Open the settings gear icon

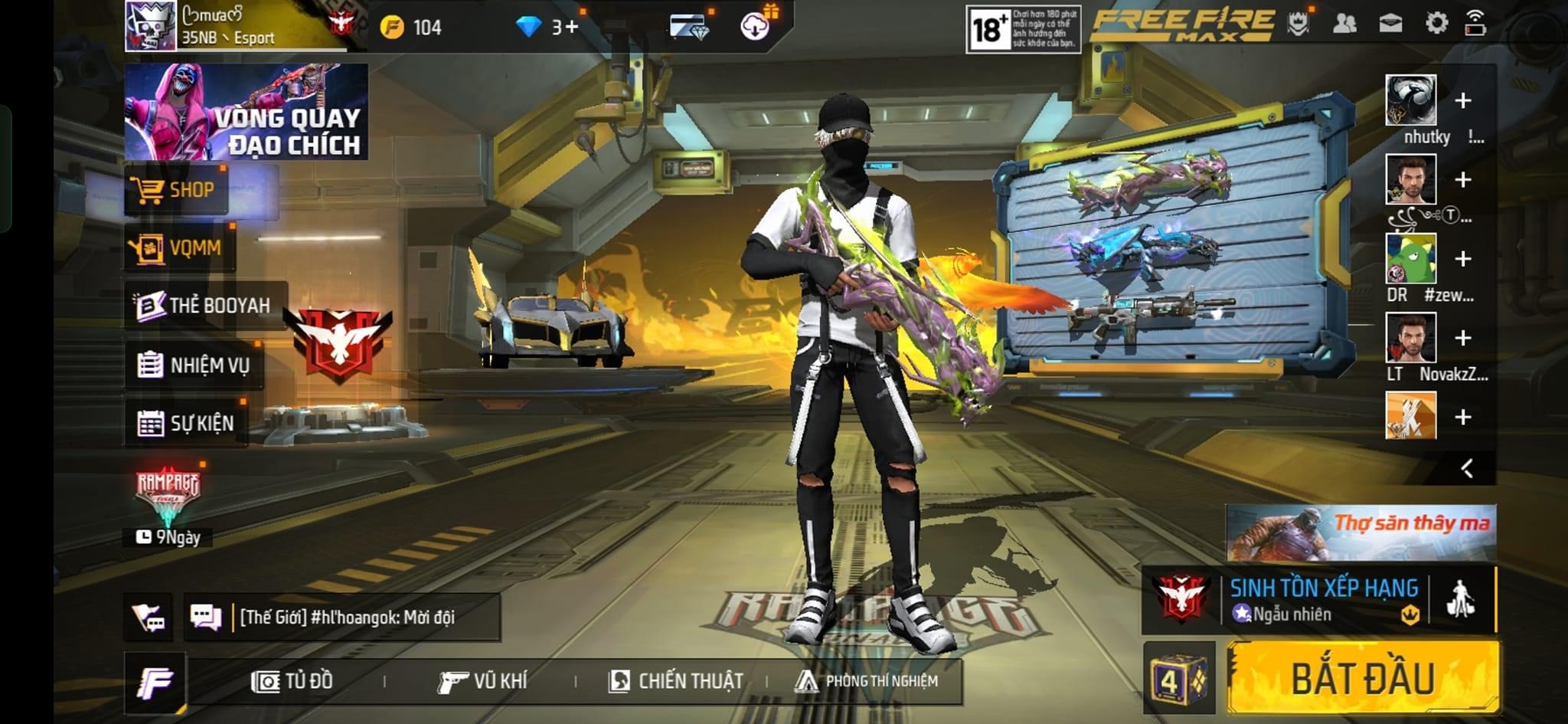1436,23
